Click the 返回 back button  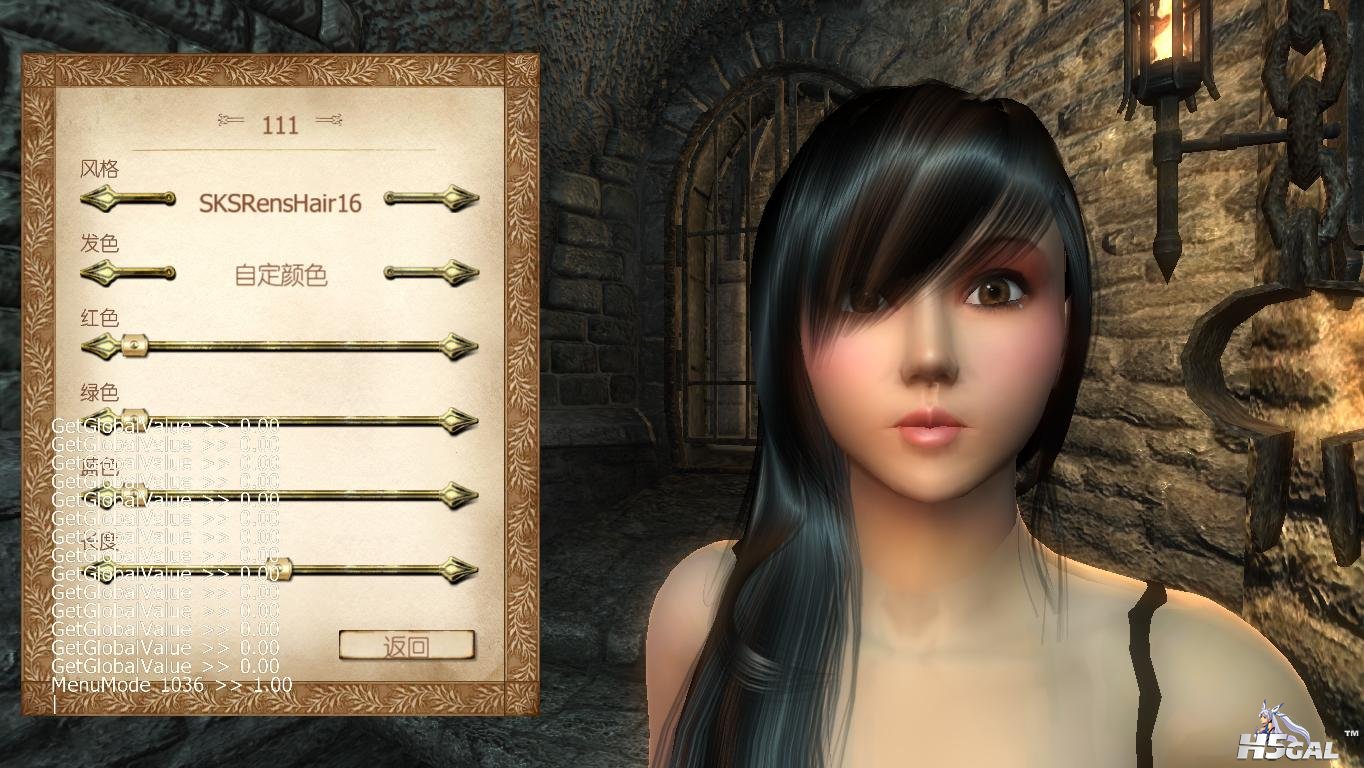coord(406,646)
